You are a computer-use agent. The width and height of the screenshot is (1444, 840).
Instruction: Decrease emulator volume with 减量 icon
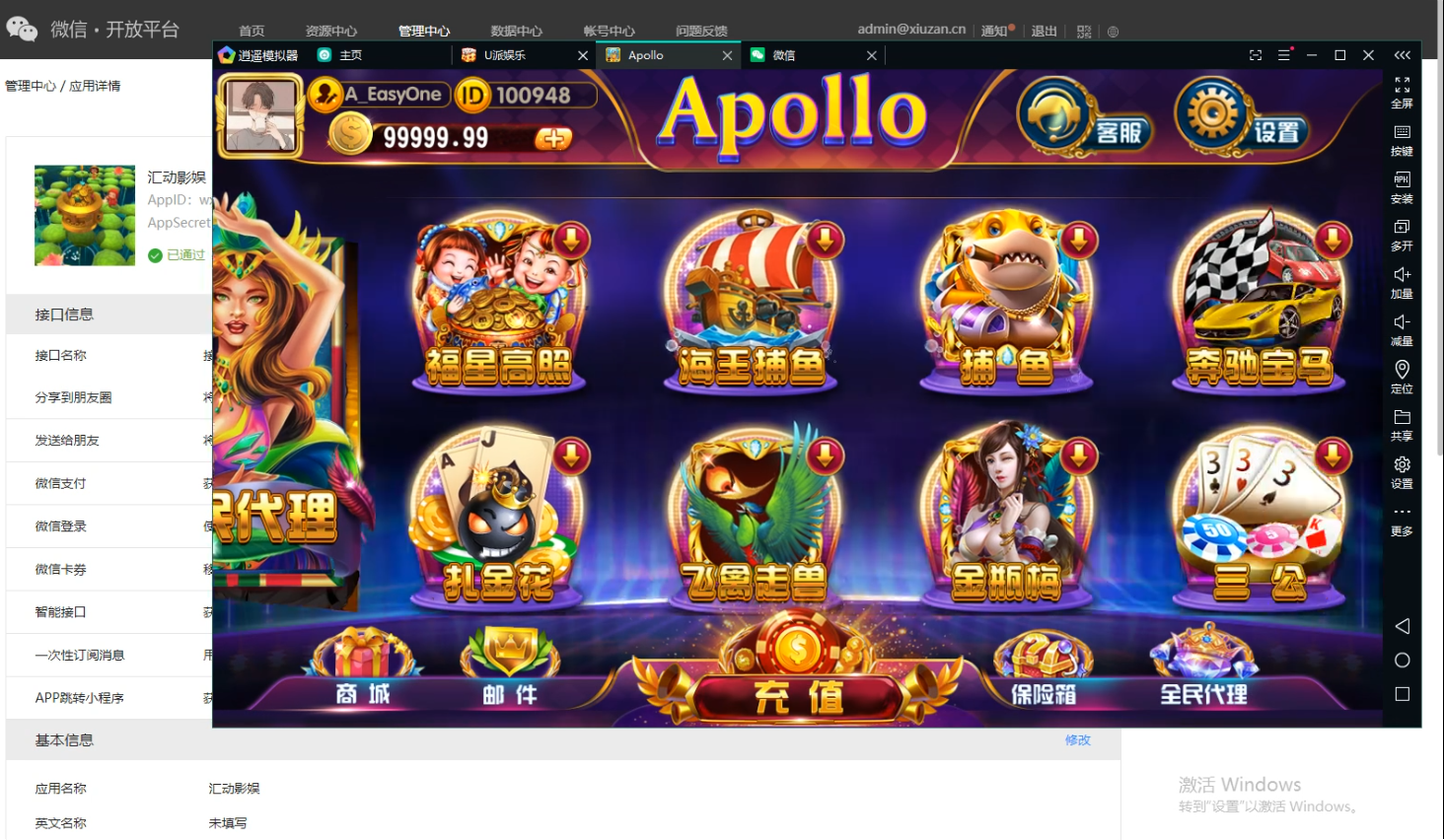coord(1402,330)
